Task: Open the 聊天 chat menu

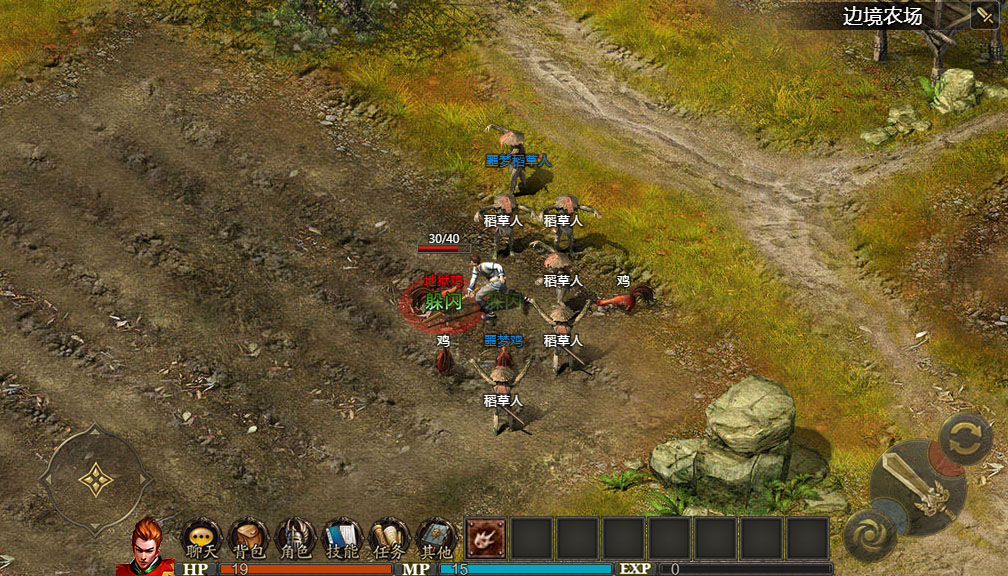Action: click(201, 538)
